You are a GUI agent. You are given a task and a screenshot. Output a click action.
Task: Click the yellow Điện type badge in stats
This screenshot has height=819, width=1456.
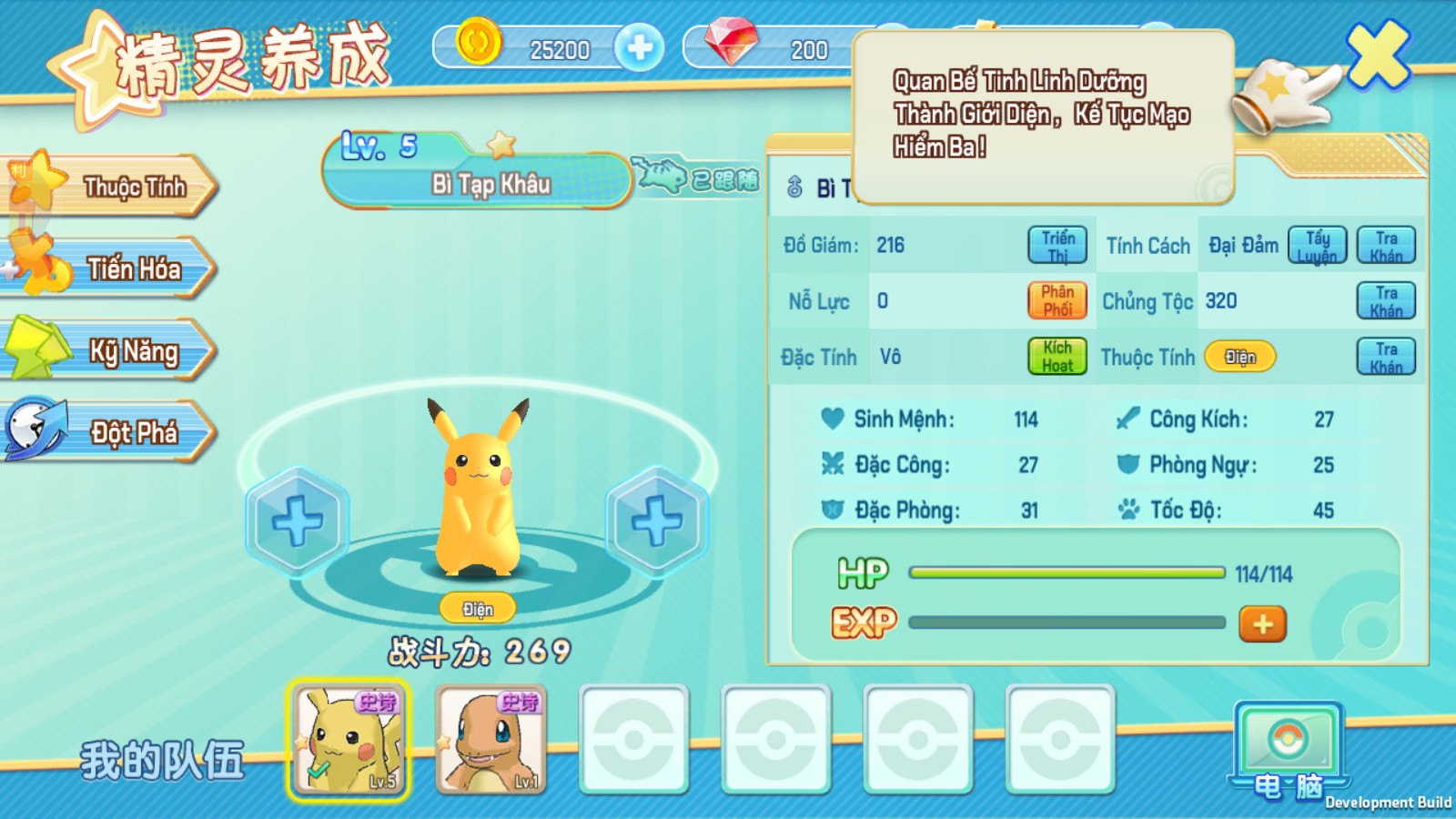(1239, 357)
